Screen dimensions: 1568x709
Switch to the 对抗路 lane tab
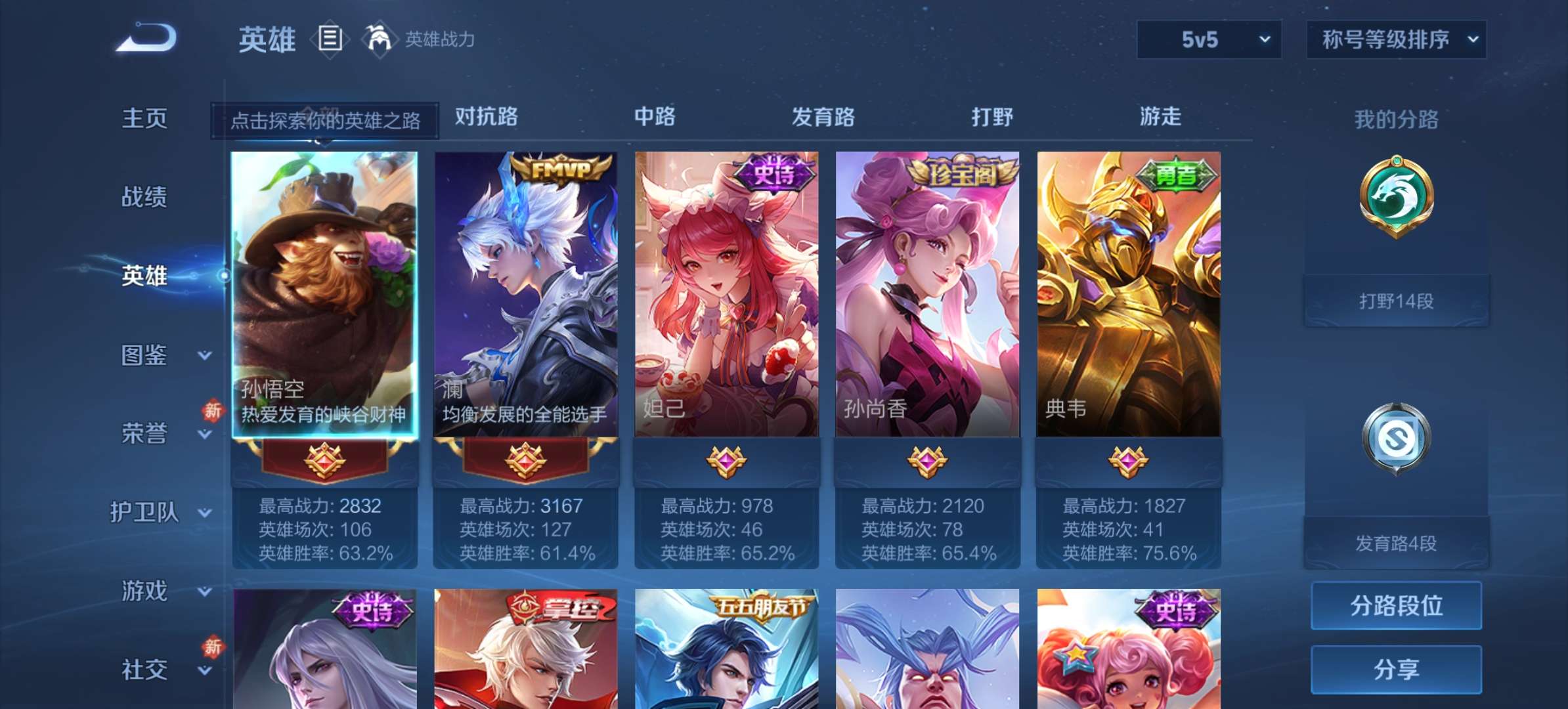pos(484,118)
